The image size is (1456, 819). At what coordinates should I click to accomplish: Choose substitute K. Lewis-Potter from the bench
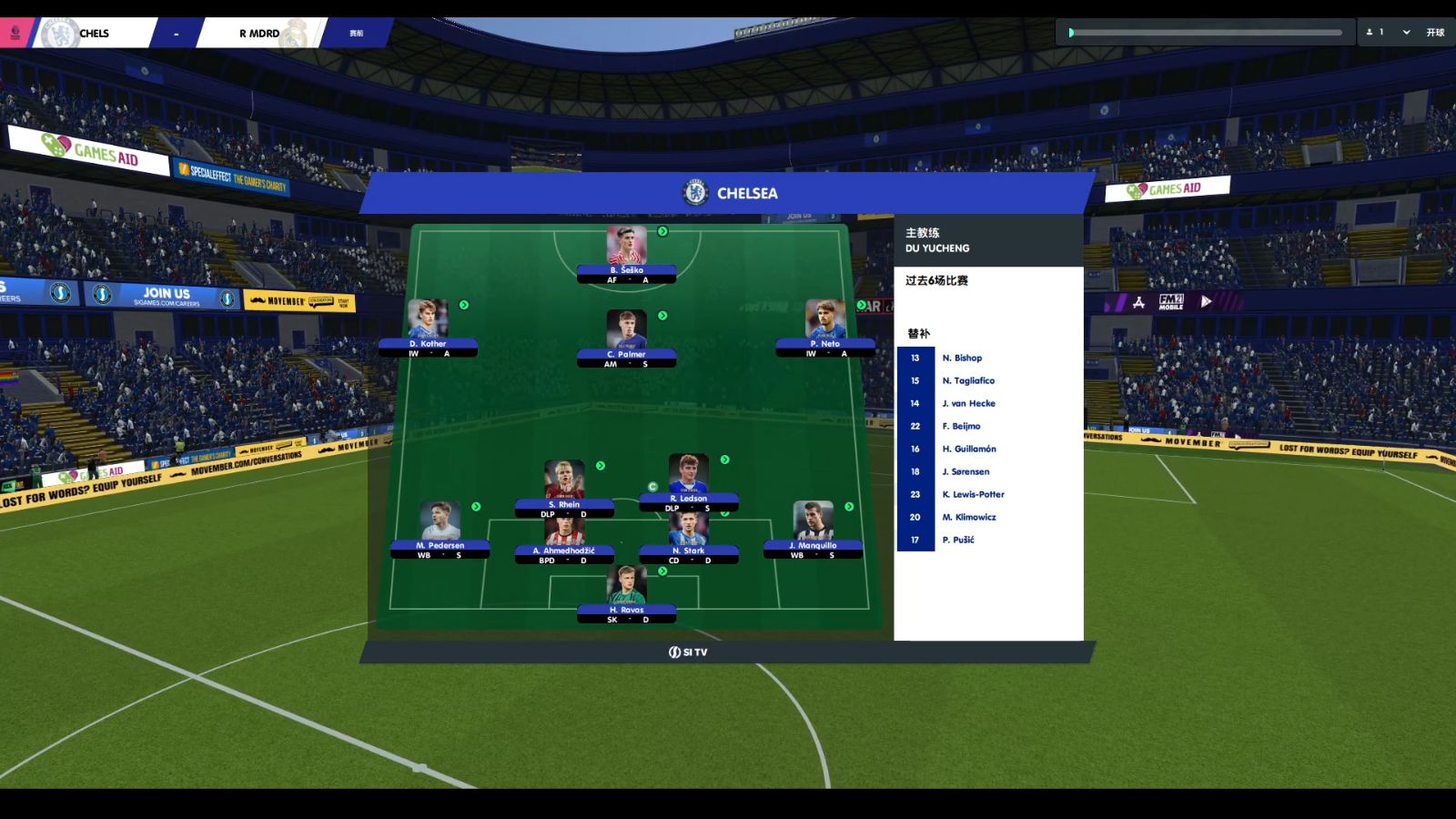(x=973, y=495)
